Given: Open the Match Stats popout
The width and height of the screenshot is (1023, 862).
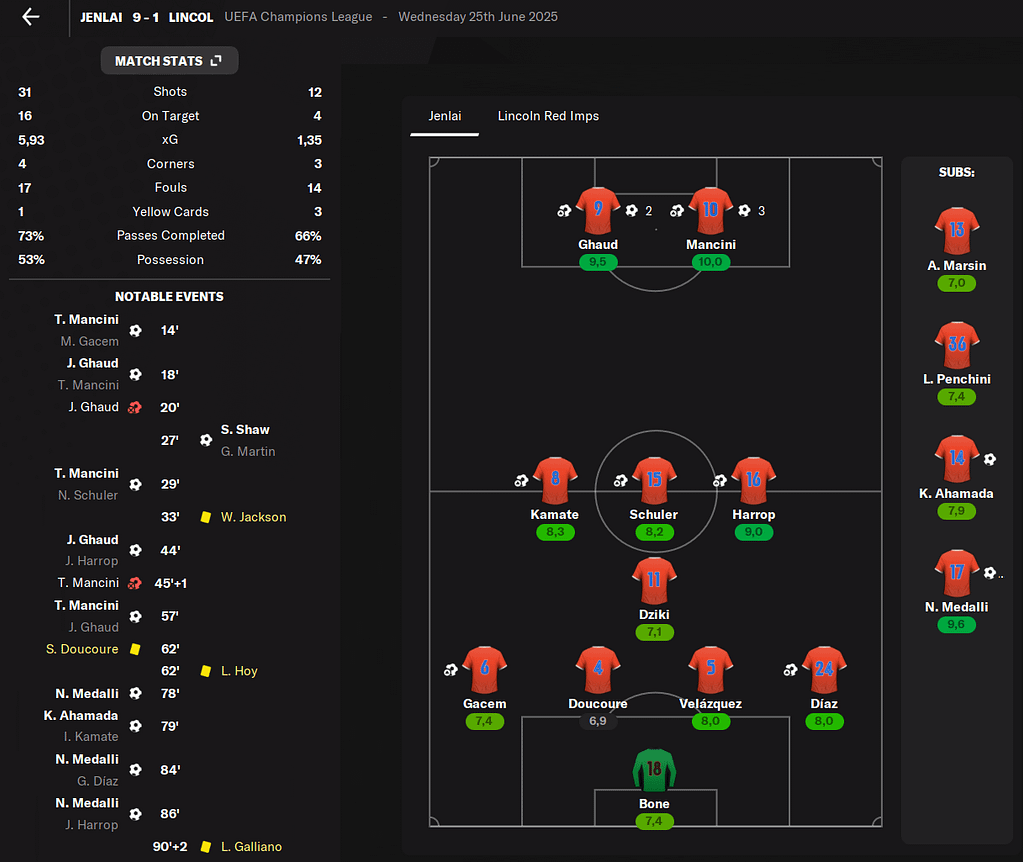Looking at the screenshot, I should [x=169, y=61].
